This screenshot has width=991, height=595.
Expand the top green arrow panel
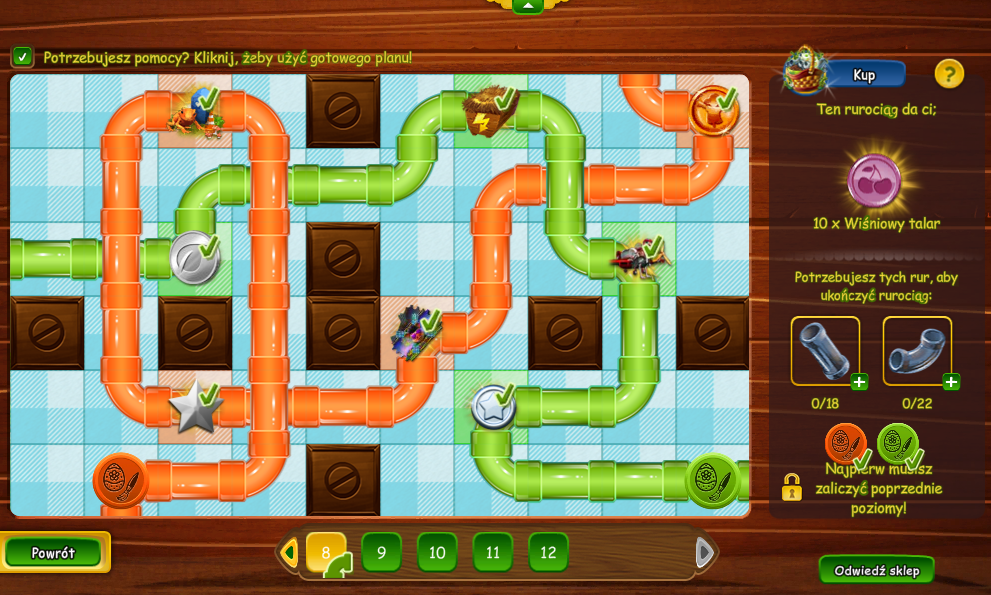[527, 5]
